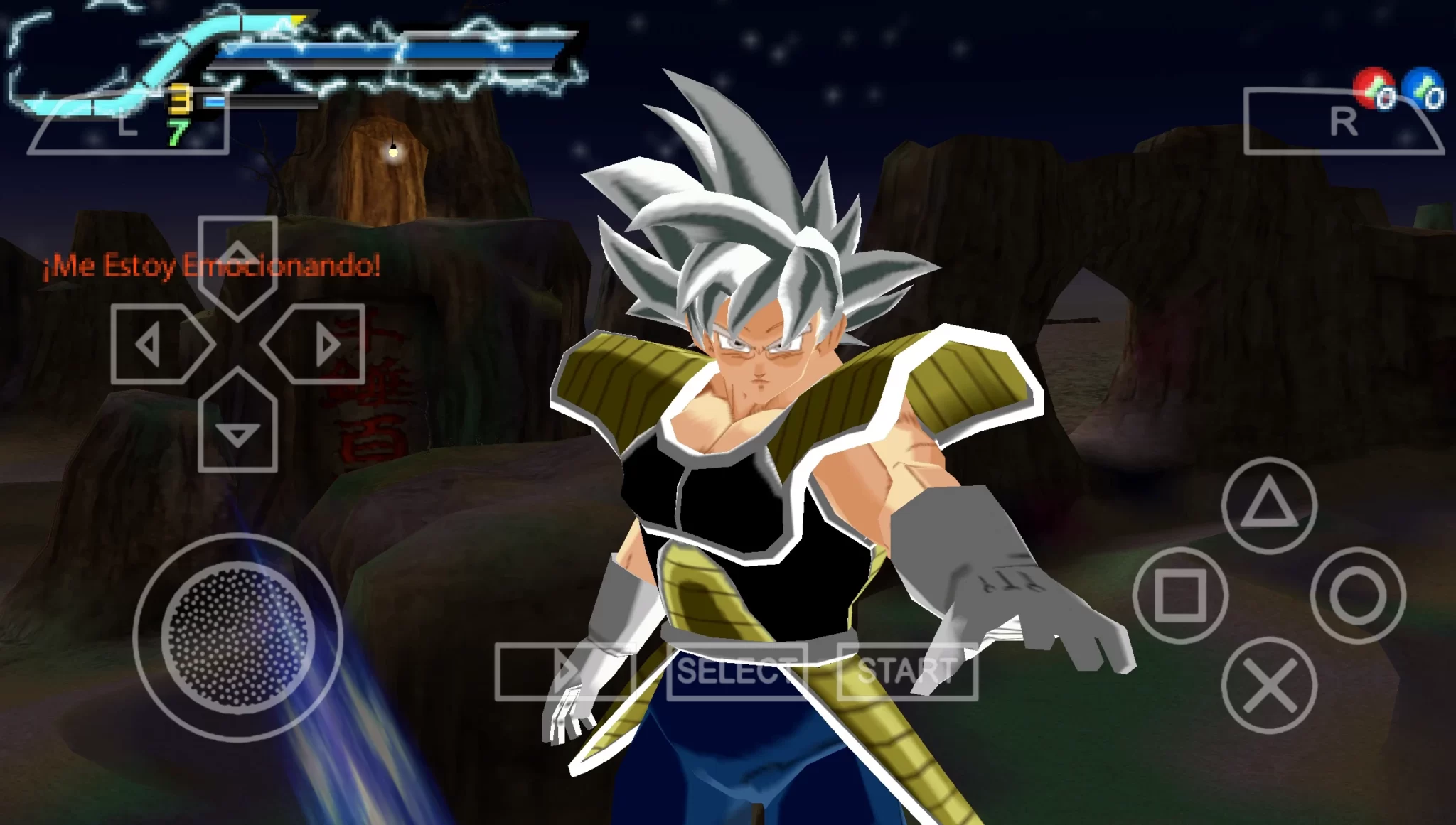The image size is (1456, 825).
Task: Tap the on-screen START button
Action: (907, 671)
